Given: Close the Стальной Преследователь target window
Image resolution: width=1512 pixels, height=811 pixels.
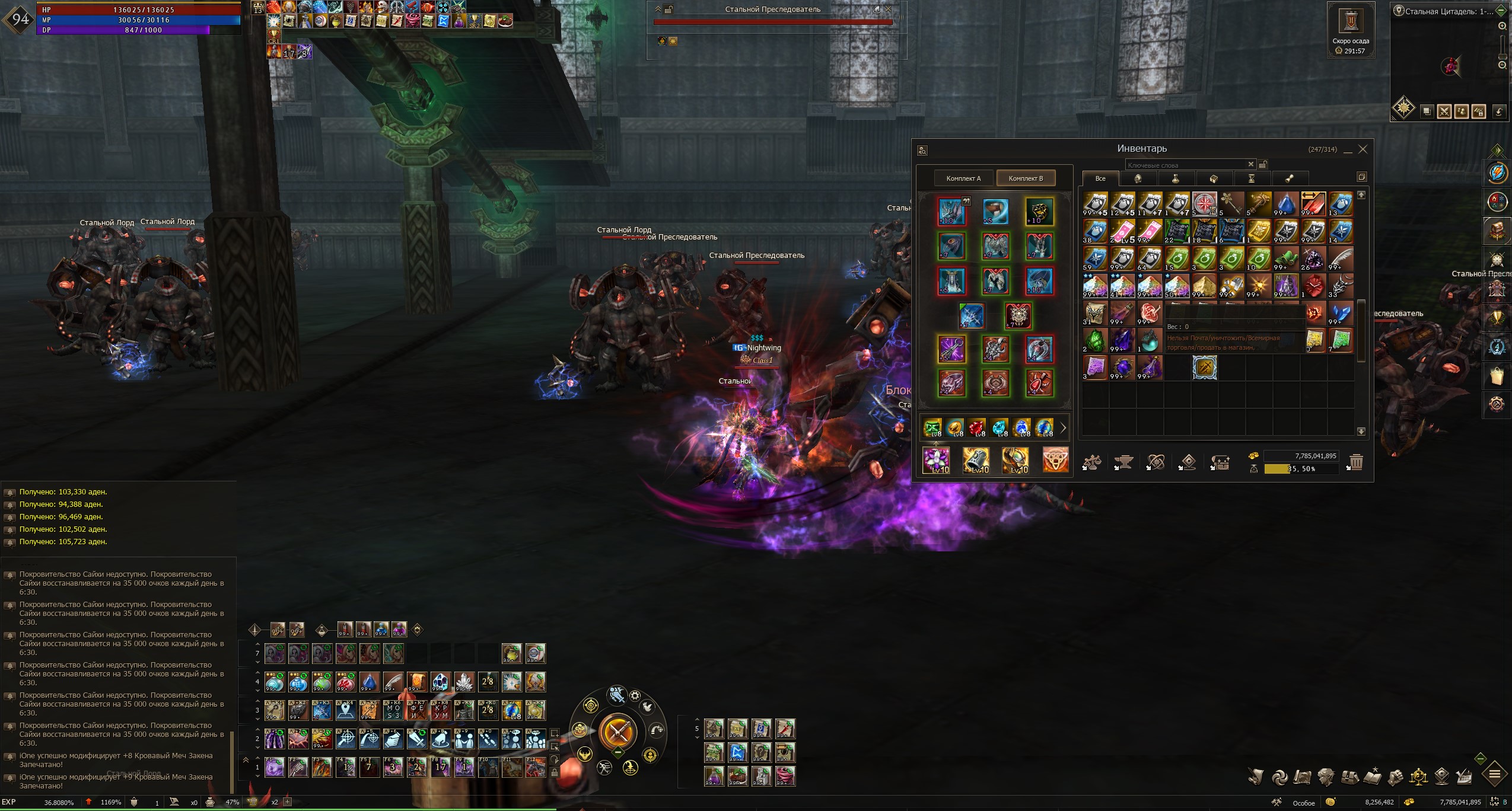Looking at the screenshot, I should pyautogui.click(x=888, y=9).
